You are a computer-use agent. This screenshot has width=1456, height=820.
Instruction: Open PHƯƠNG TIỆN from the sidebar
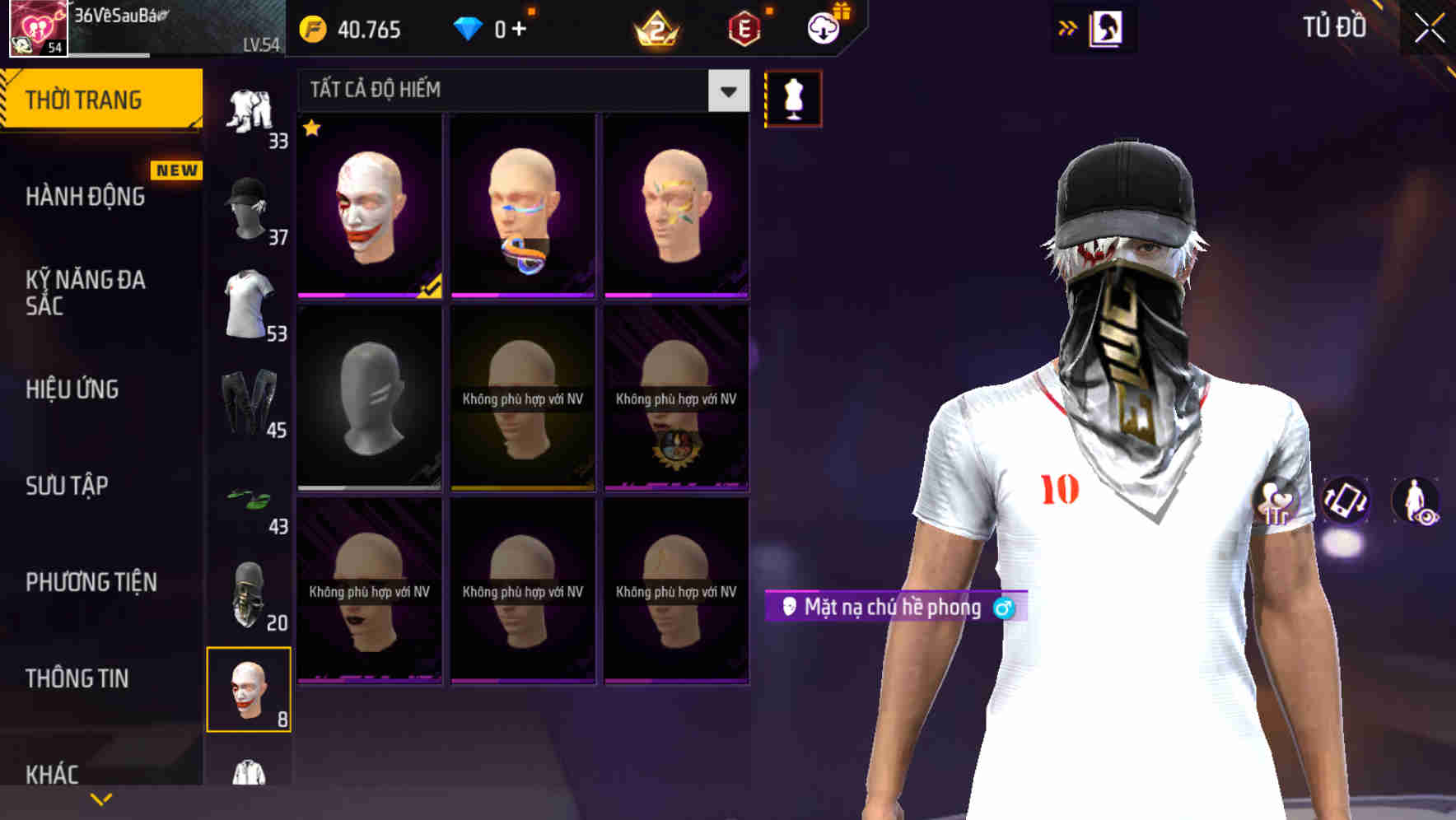click(x=89, y=581)
